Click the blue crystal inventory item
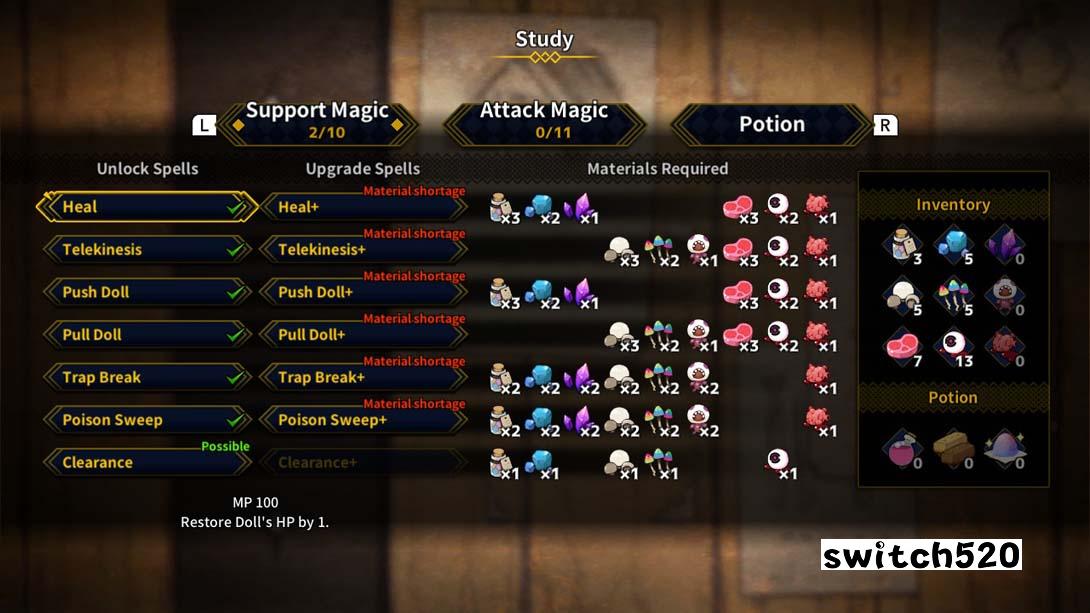 (x=952, y=245)
